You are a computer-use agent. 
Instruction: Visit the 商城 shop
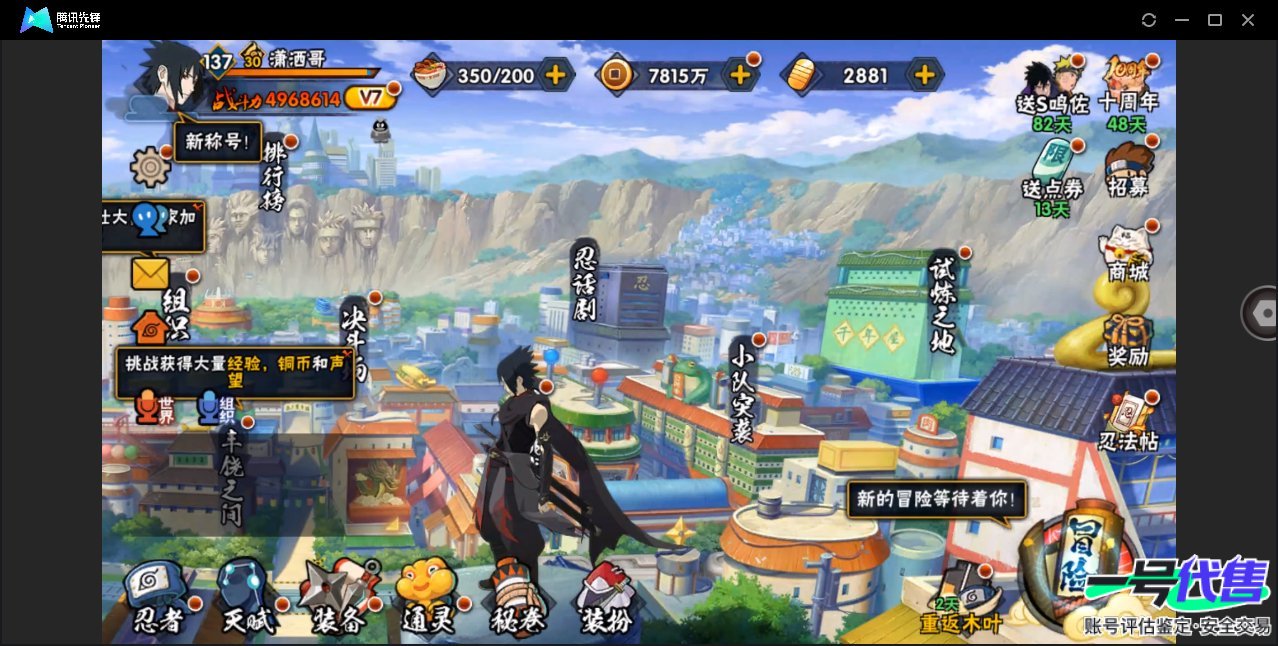click(x=1128, y=254)
